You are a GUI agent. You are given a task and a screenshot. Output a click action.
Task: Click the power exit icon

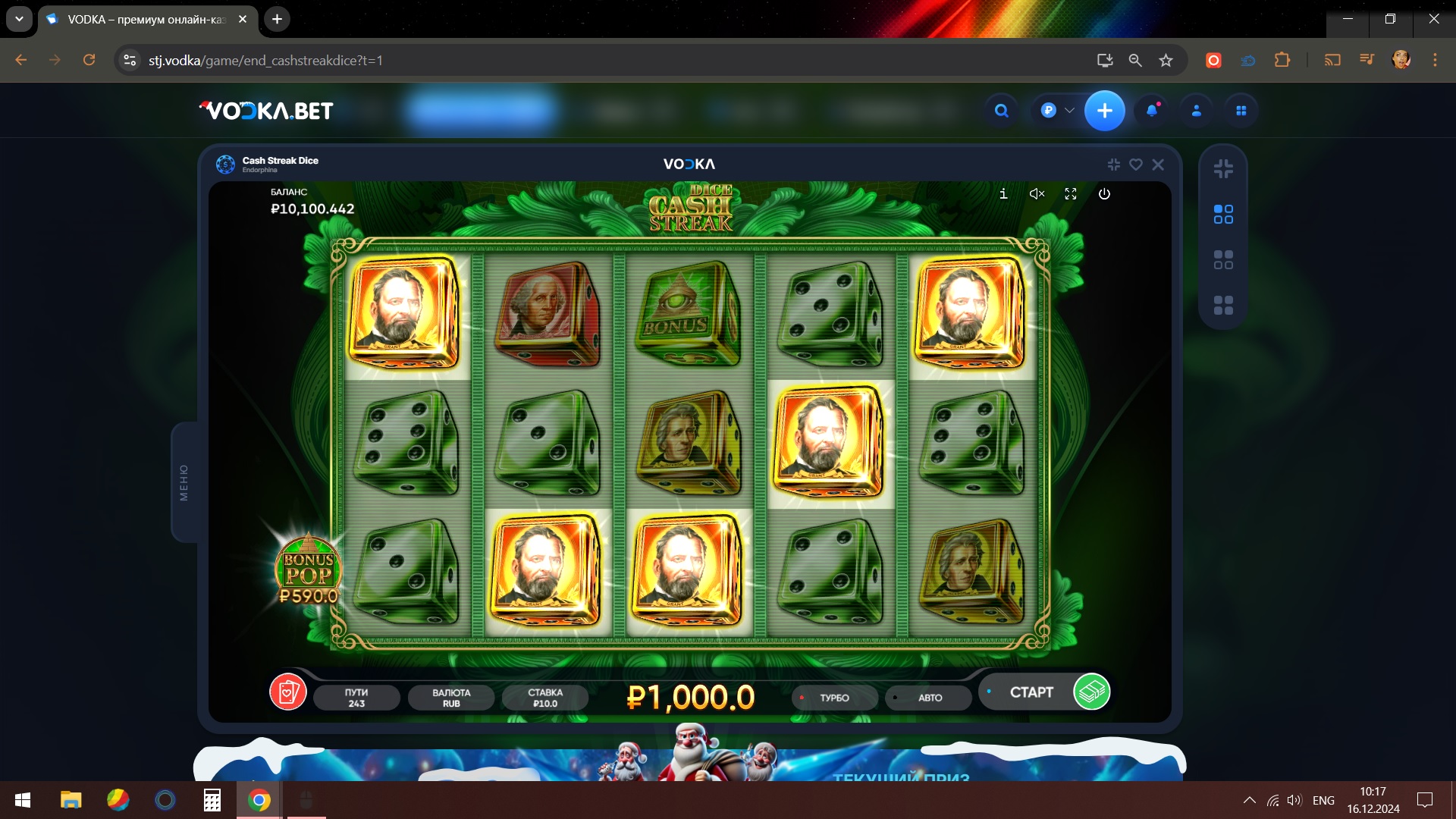[x=1104, y=194]
